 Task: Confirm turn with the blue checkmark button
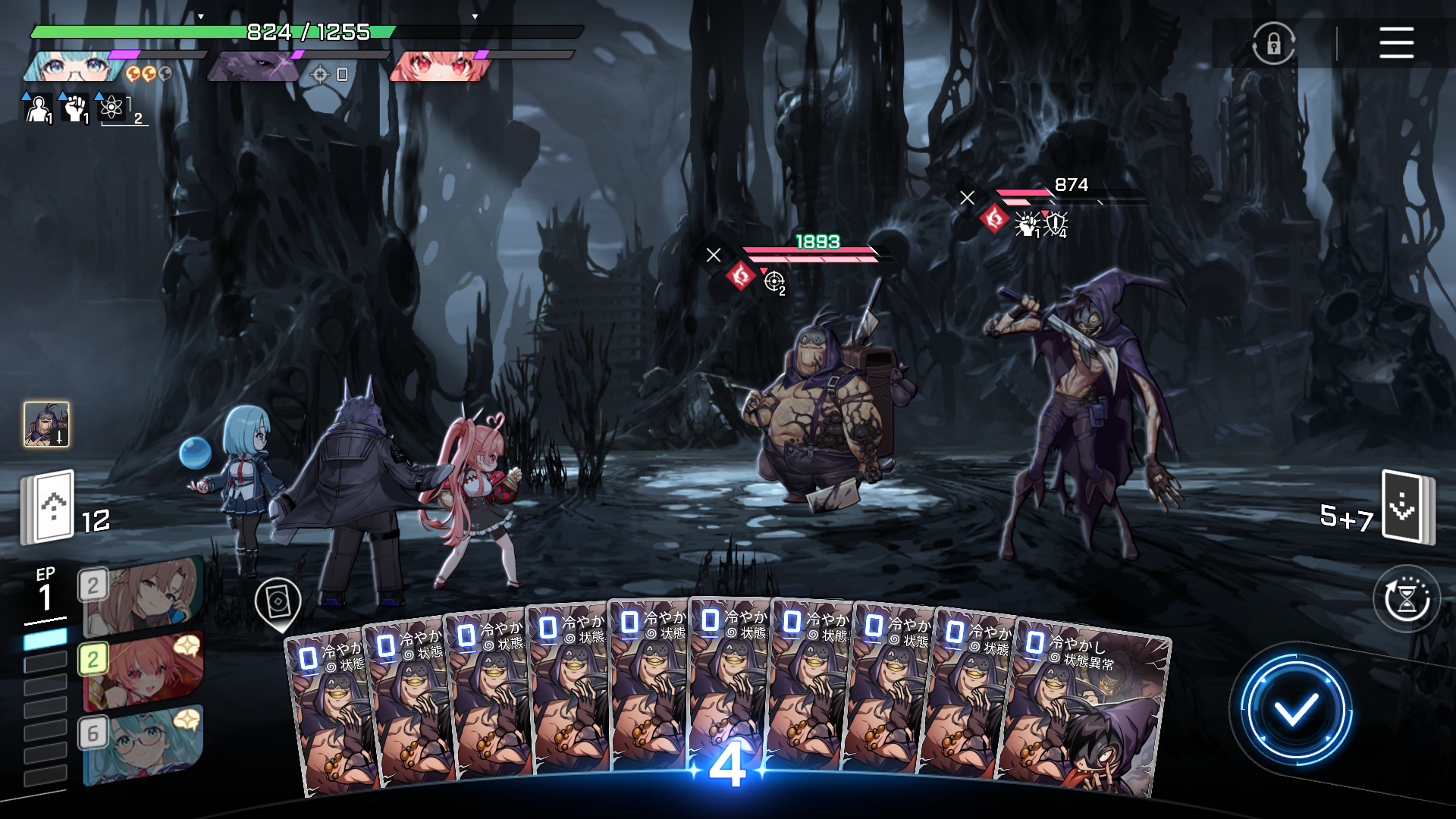click(x=1295, y=710)
